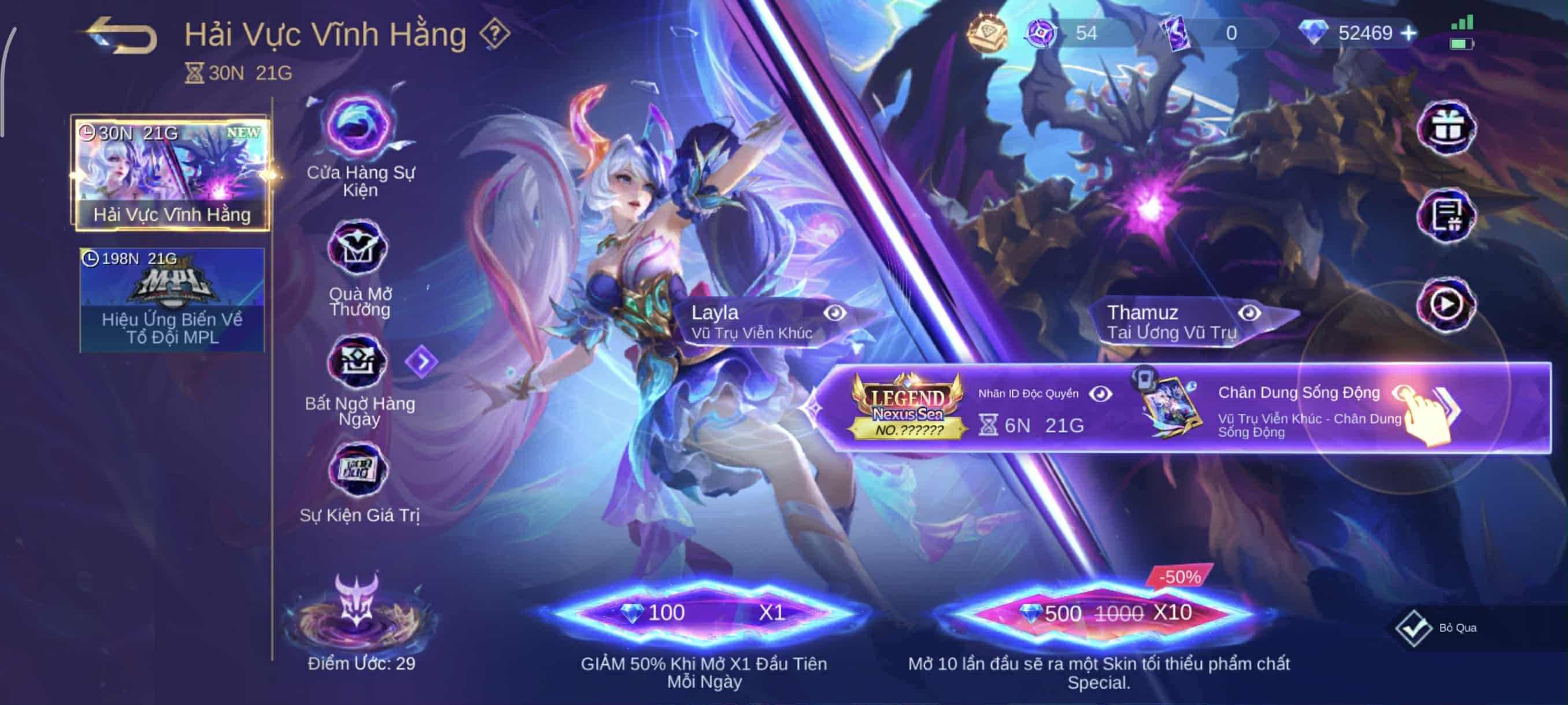Open the draw records list icon
Screen dimensions: 1568x705
[1446, 216]
